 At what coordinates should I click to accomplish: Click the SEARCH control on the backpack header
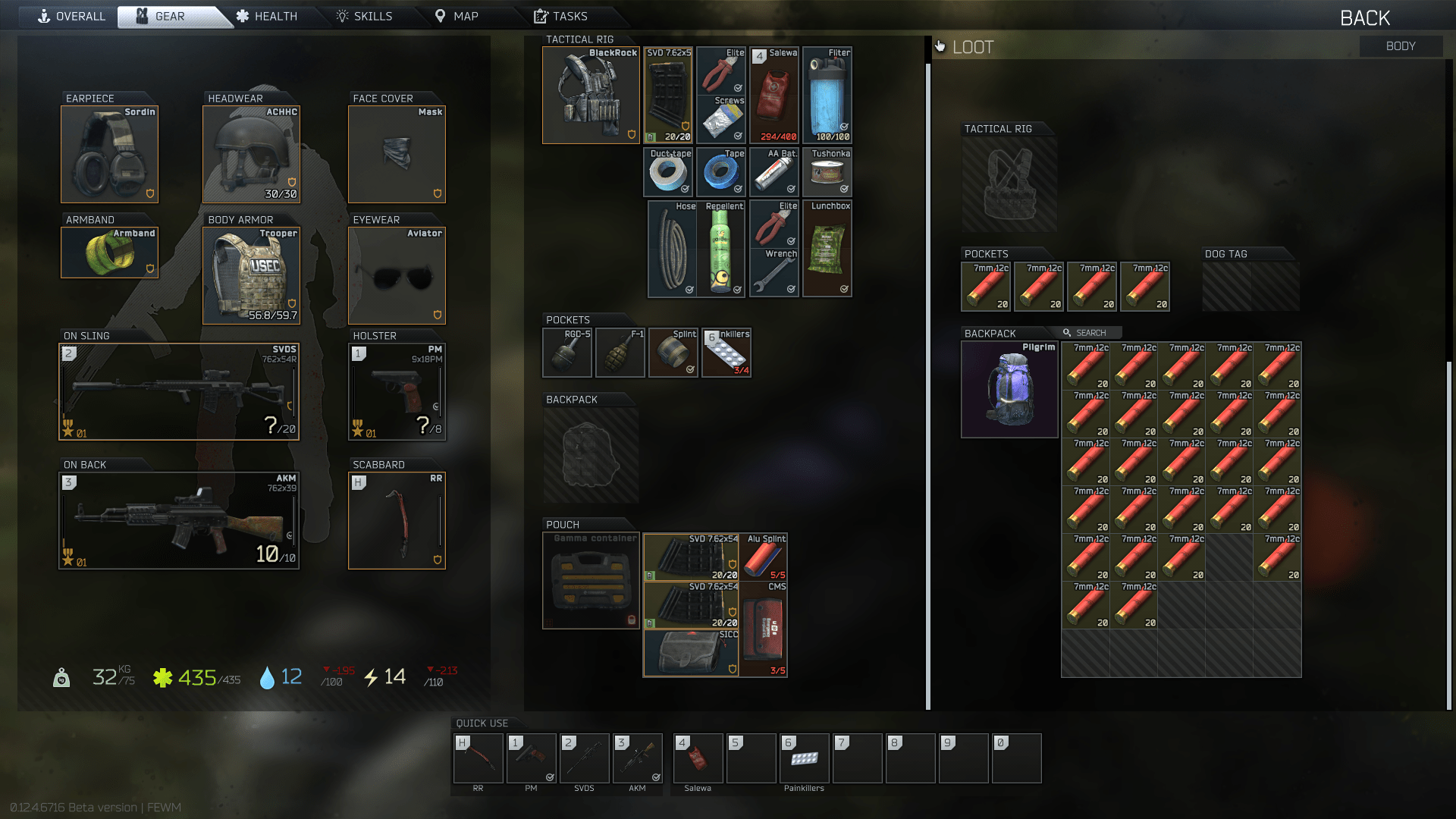(x=1084, y=332)
